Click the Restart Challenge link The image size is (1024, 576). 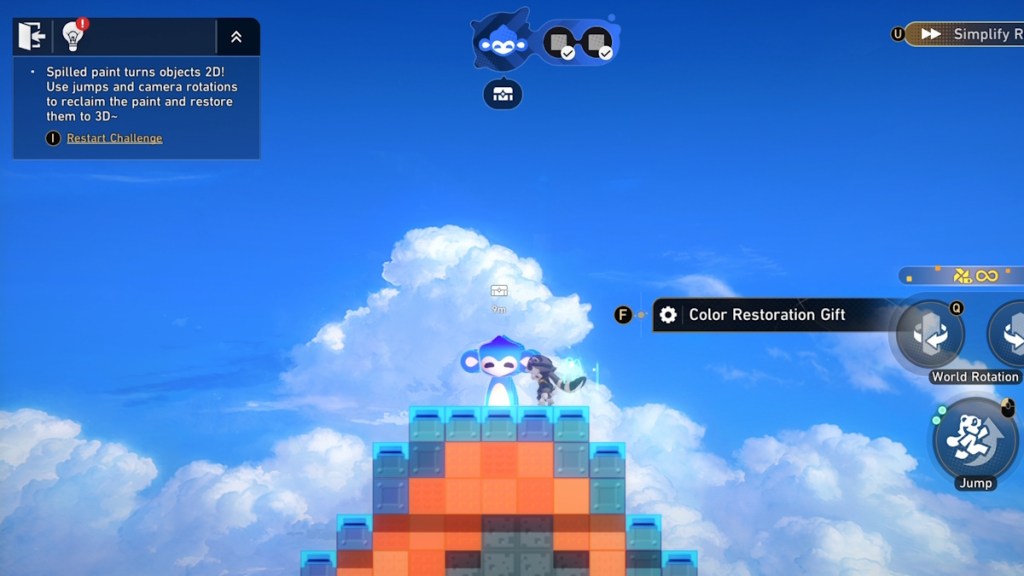click(114, 138)
